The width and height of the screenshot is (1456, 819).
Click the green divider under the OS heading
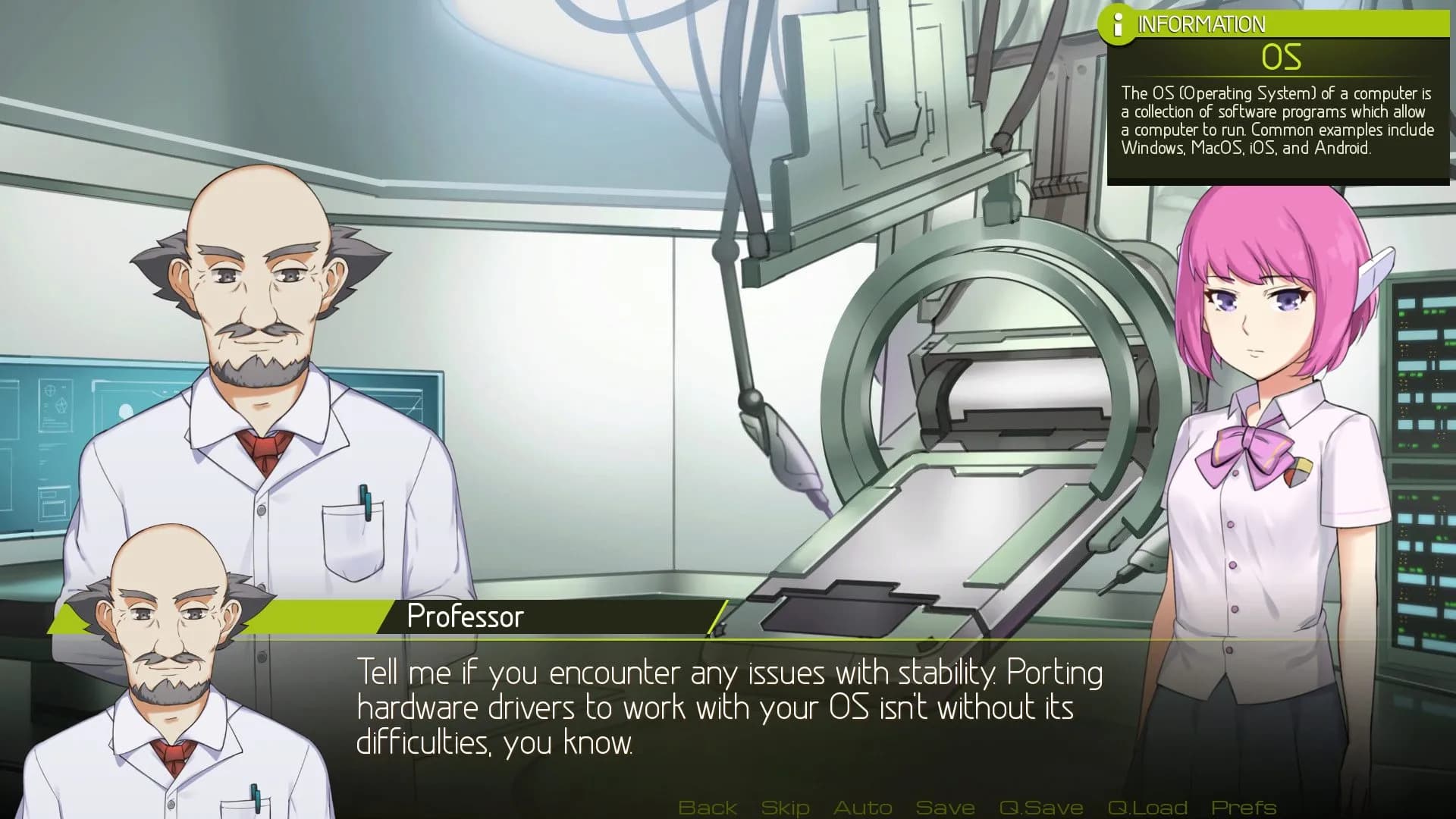pyautogui.click(x=1283, y=76)
